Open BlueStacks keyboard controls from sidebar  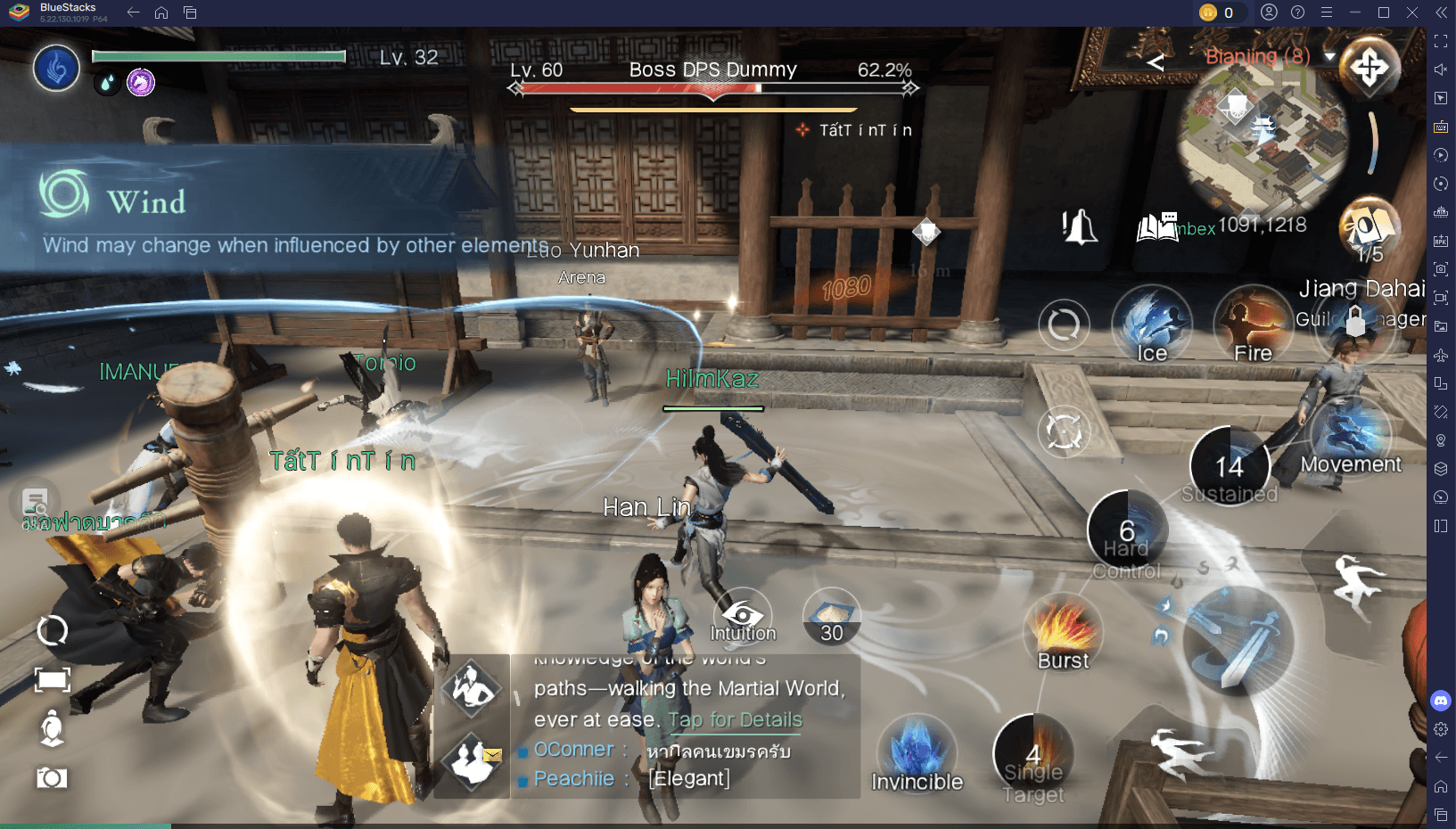(x=1441, y=127)
